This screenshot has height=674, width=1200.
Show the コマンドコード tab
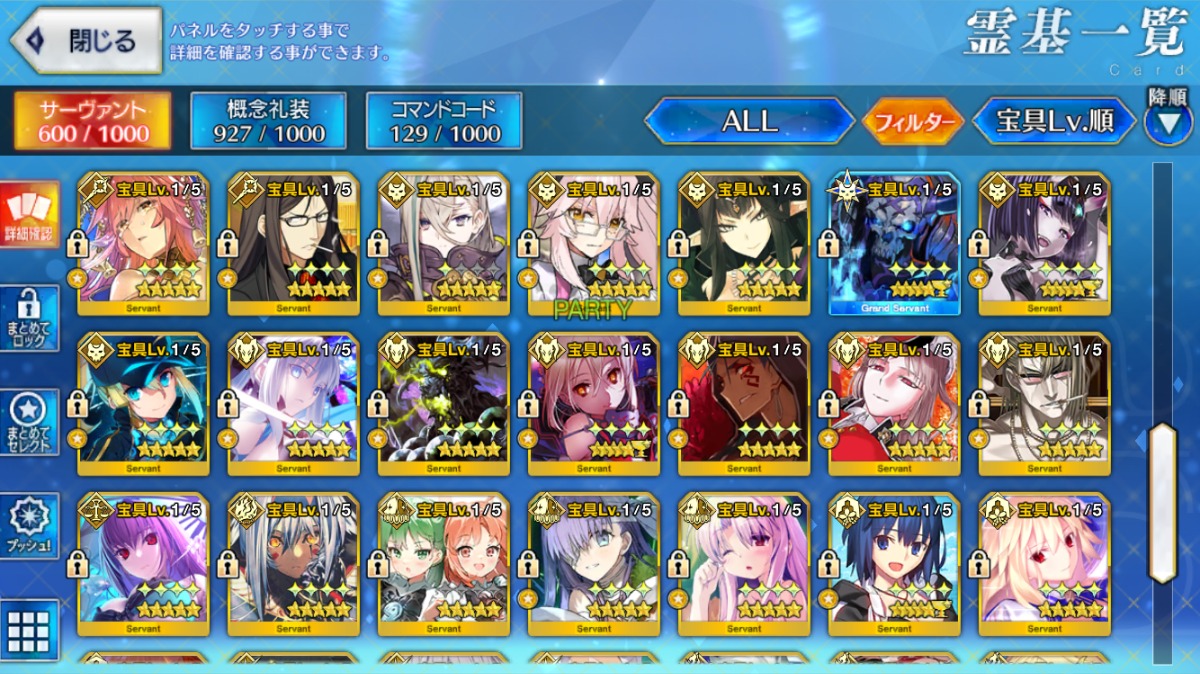pos(444,121)
